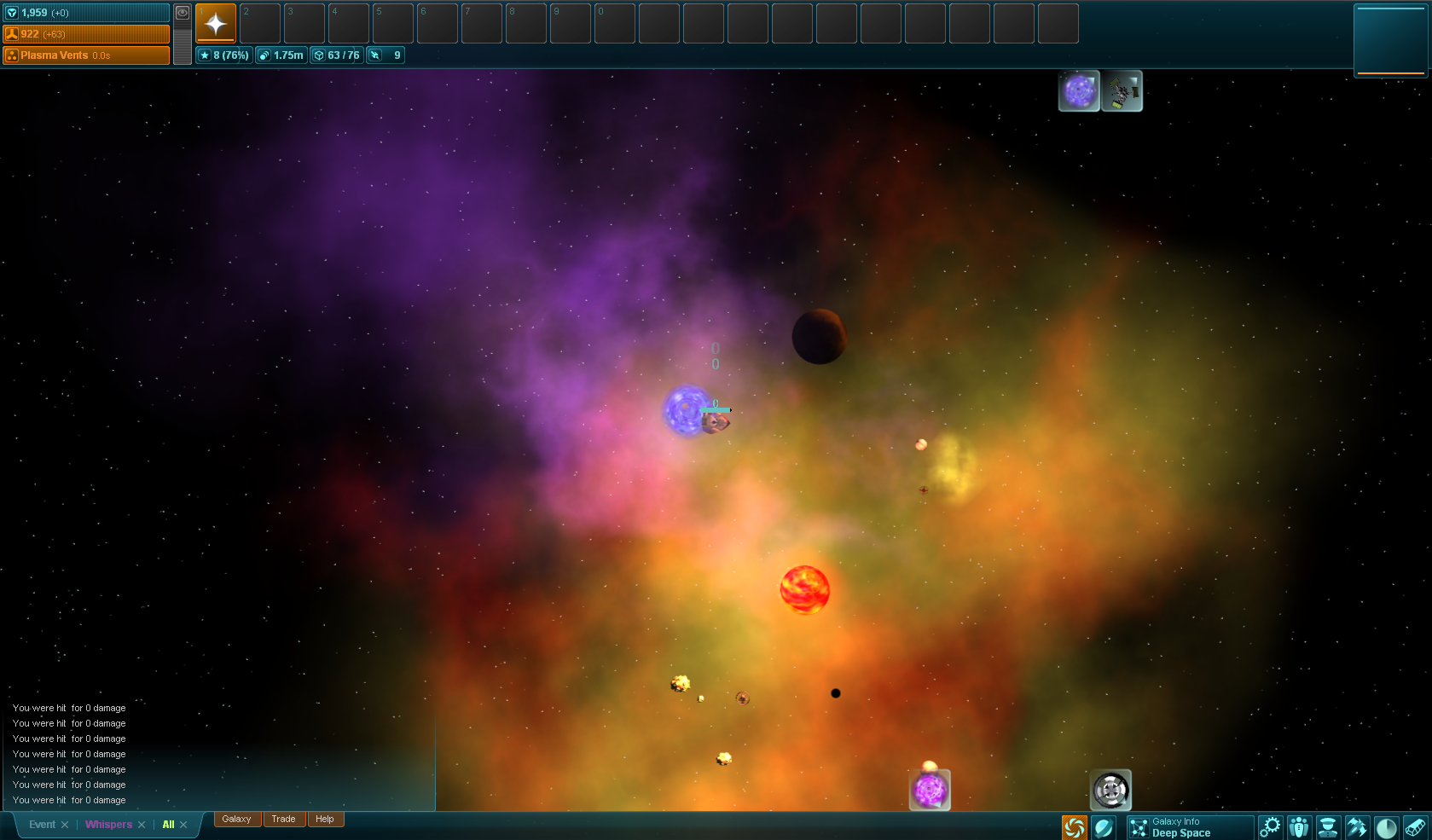Click the ringed planet icon button

(x=1104, y=827)
